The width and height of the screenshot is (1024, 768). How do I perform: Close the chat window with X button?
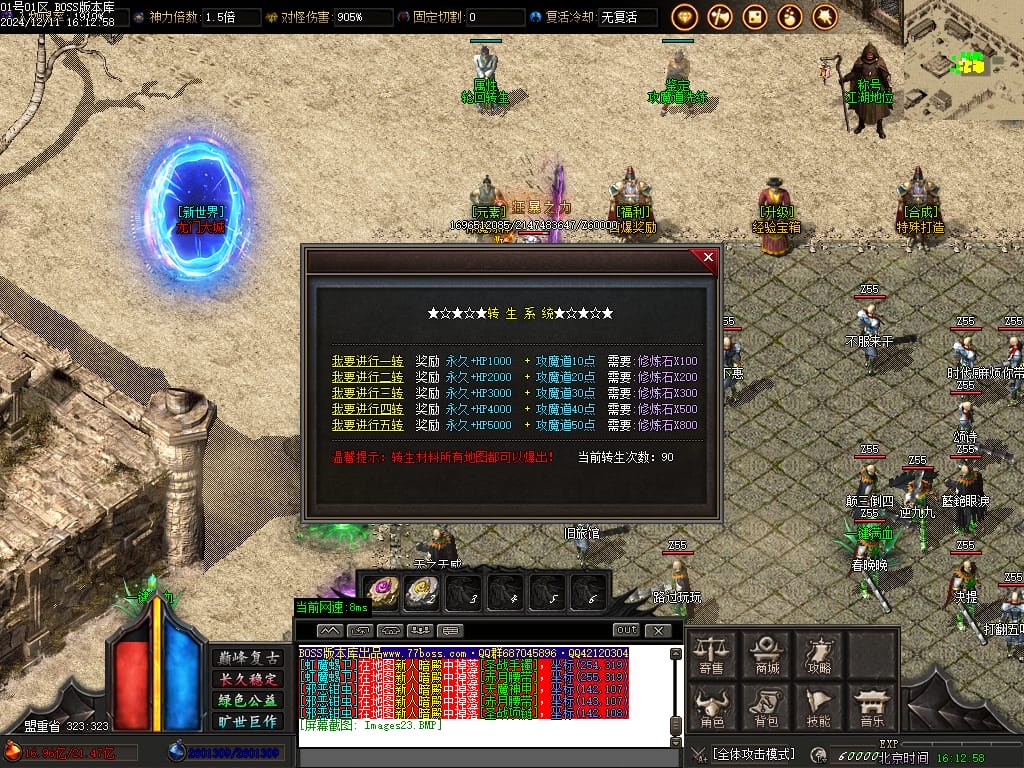click(657, 630)
